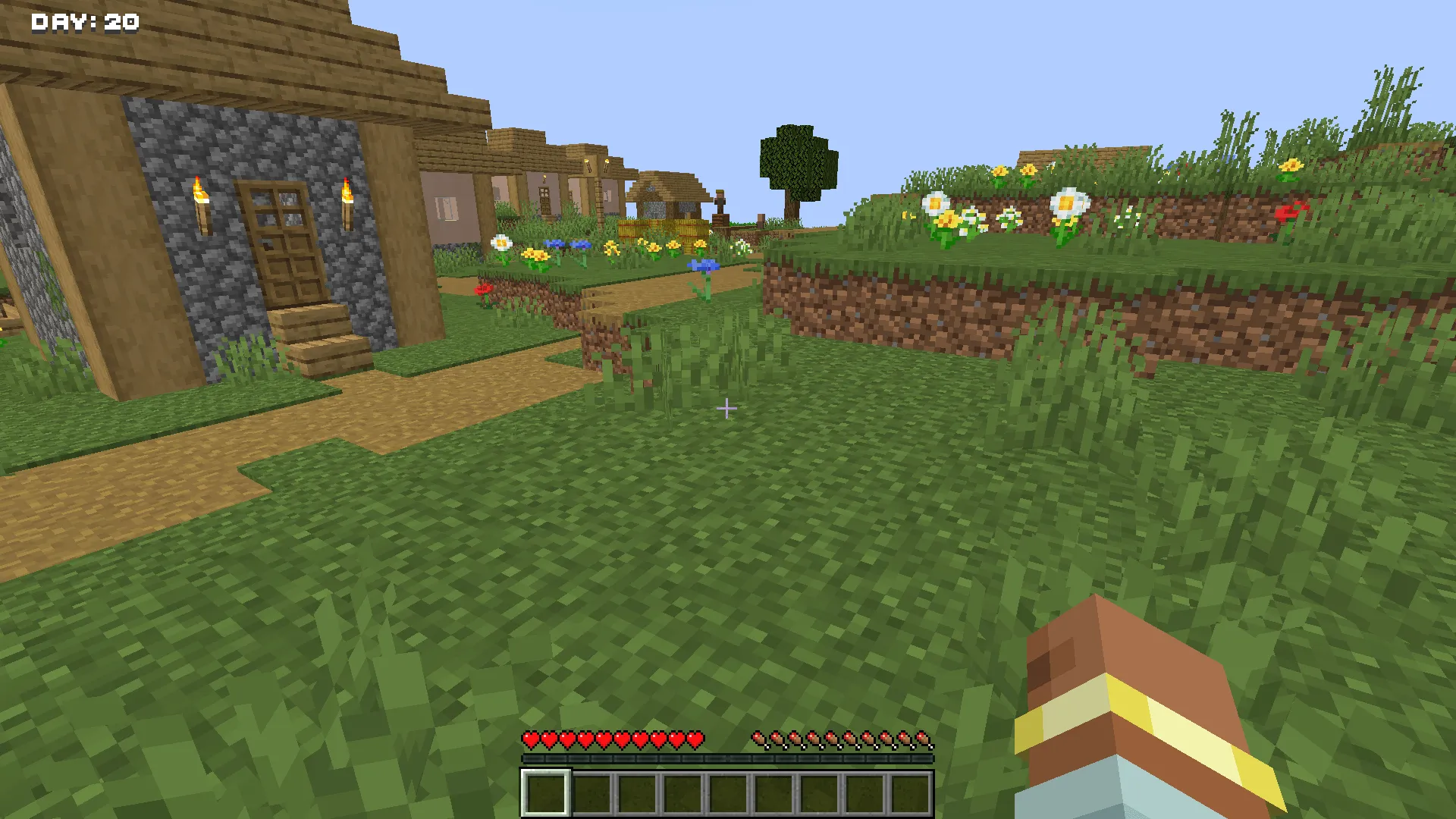
Task: Select the dark oak tree on the horizon
Action: [x=796, y=159]
